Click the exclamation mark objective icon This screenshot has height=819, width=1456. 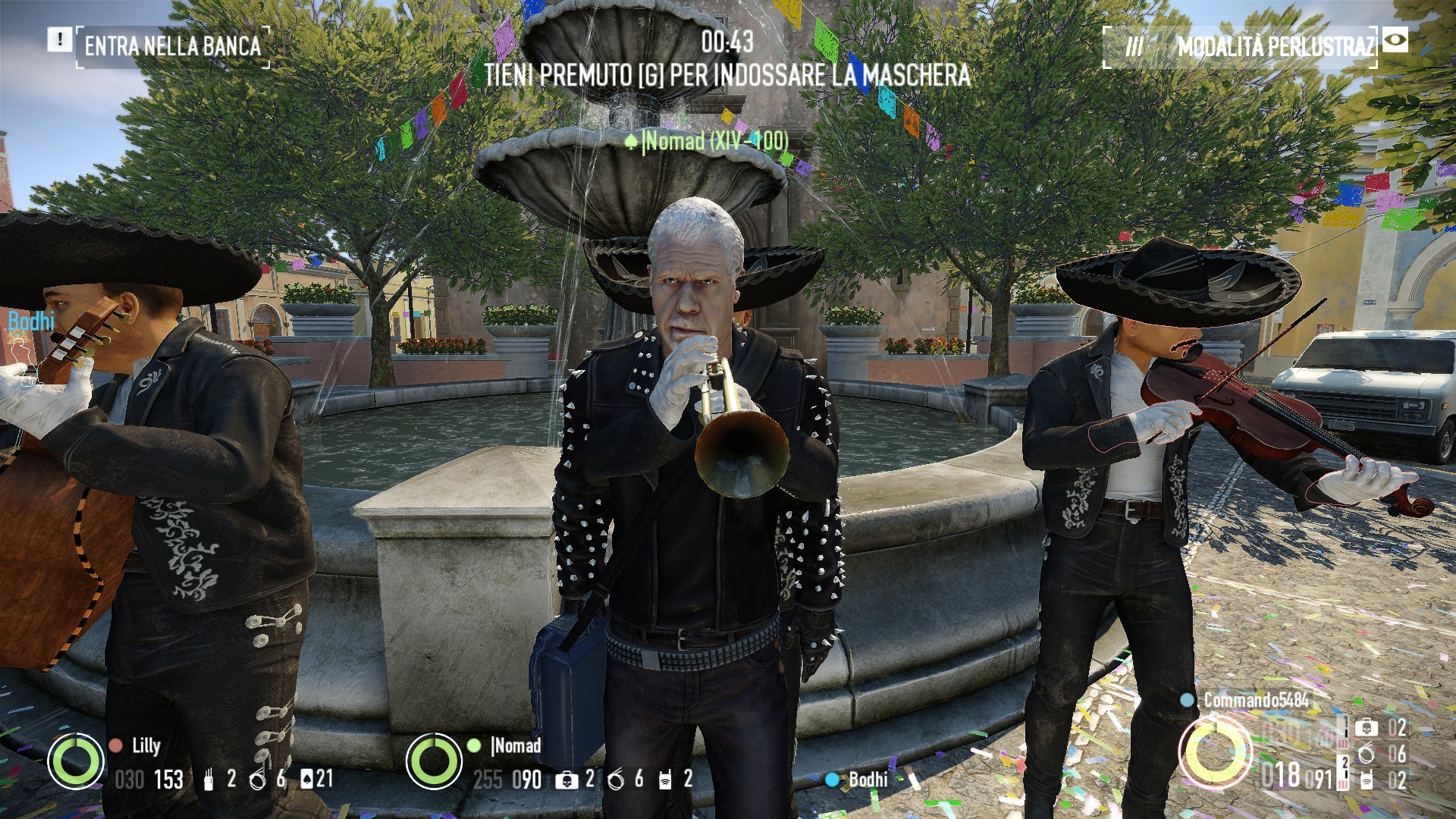(59, 39)
